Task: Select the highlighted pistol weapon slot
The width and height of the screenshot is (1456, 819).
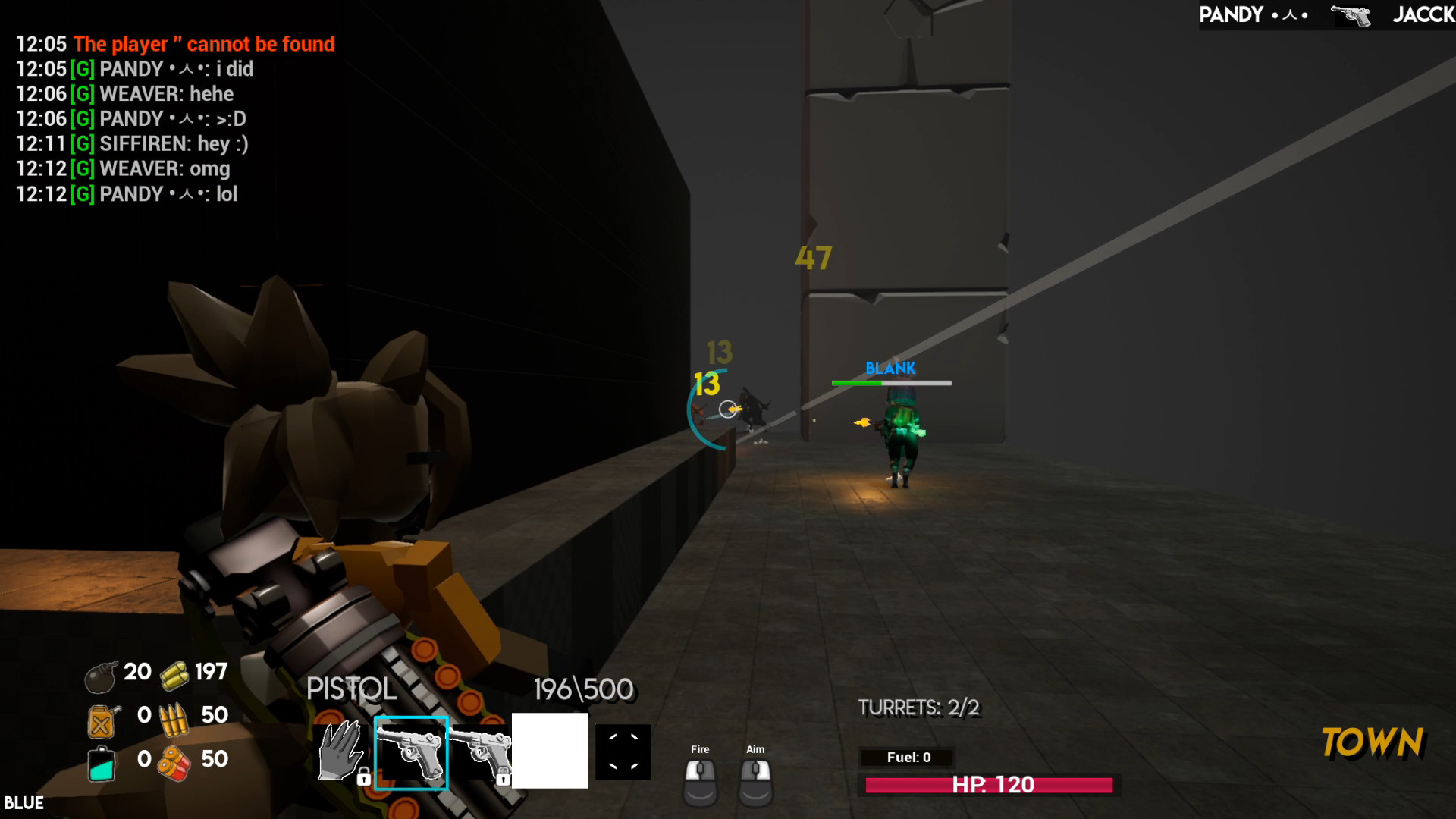Action: tap(412, 752)
